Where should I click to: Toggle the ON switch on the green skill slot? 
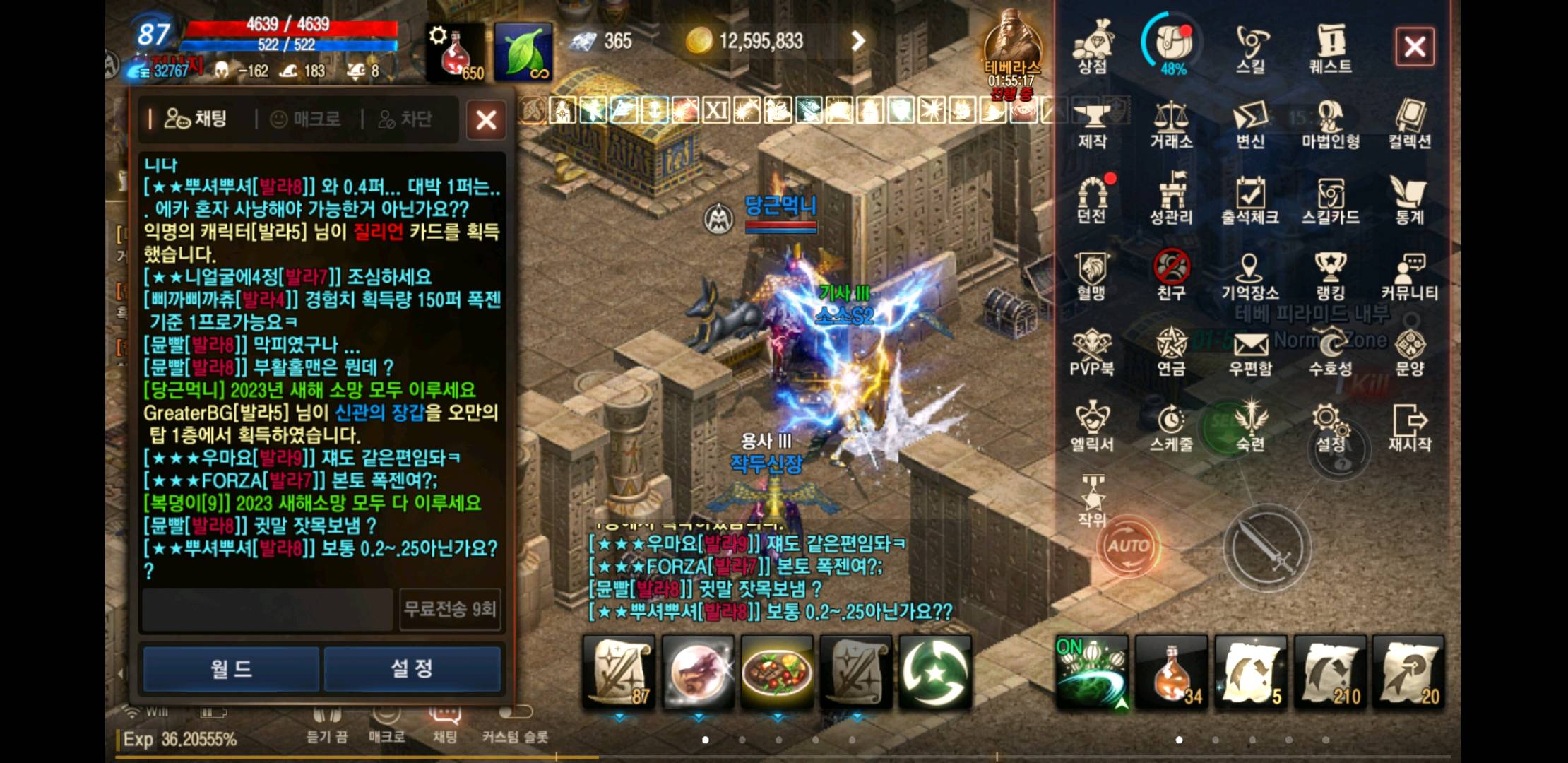click(1072, 646)
